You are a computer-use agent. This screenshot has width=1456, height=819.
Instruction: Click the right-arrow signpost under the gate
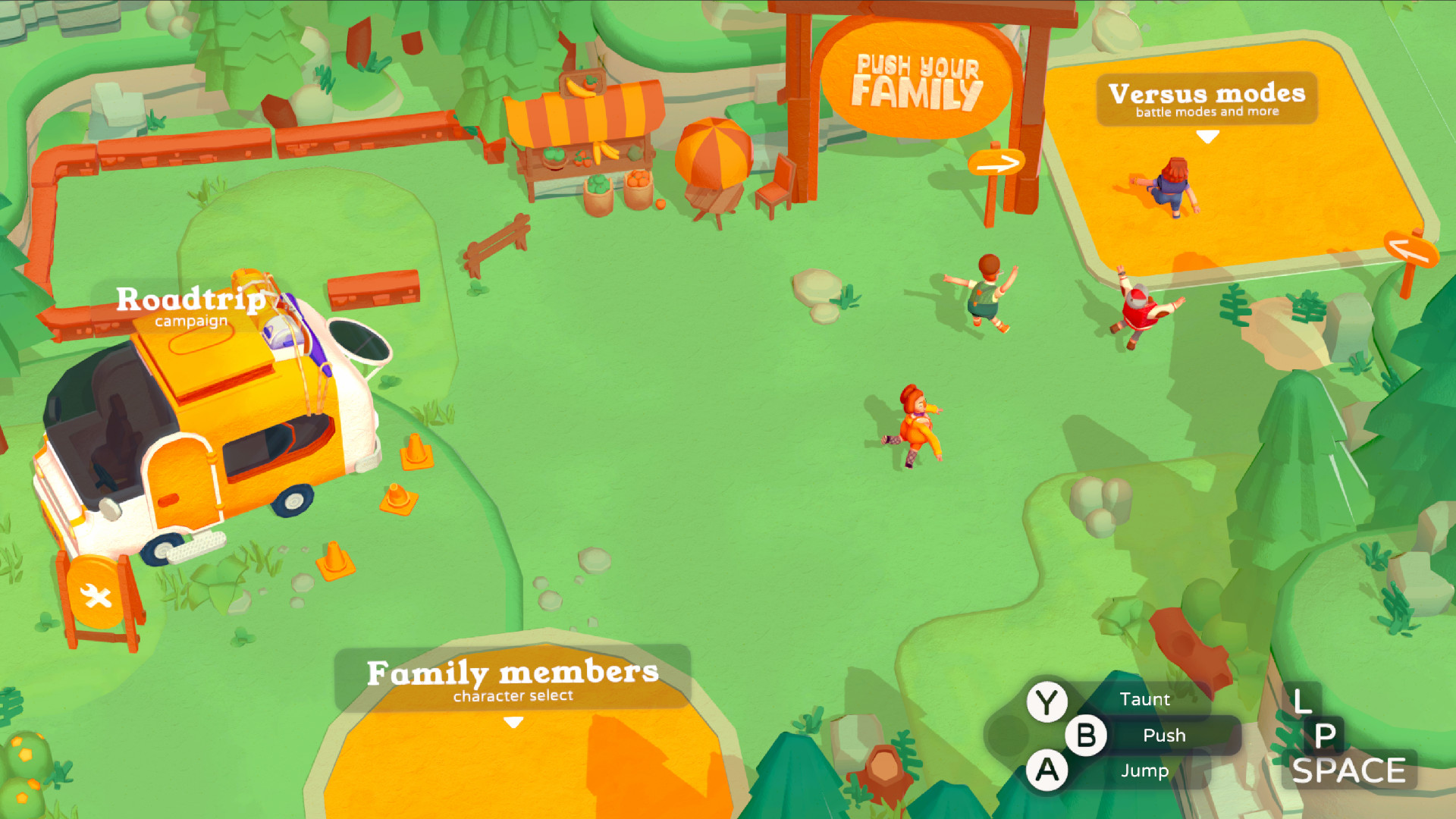[x=996, y=162]
